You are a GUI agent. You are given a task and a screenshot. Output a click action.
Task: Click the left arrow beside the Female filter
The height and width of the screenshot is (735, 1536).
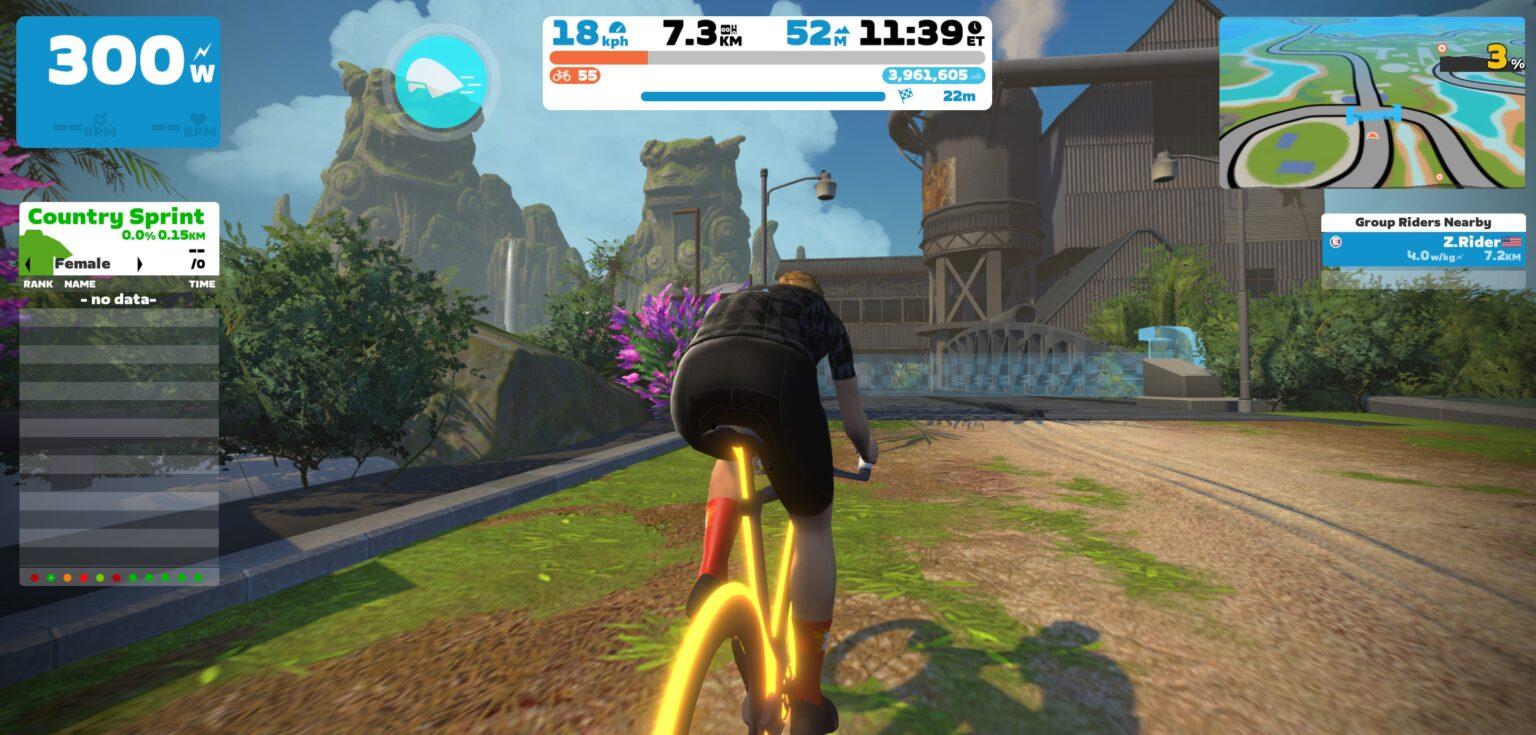click(27, 264)
